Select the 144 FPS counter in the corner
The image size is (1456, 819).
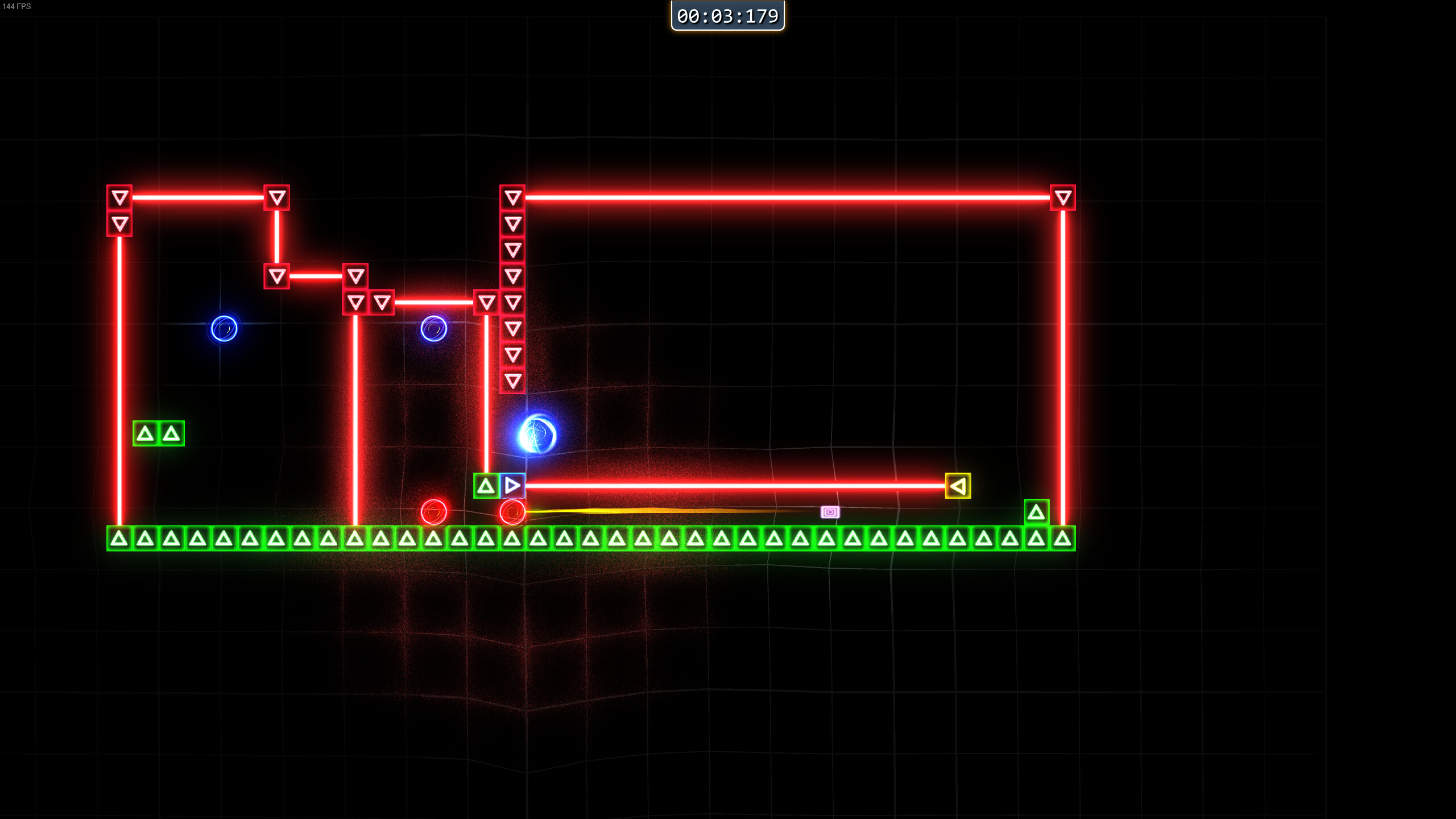click(x=16, y=7)
